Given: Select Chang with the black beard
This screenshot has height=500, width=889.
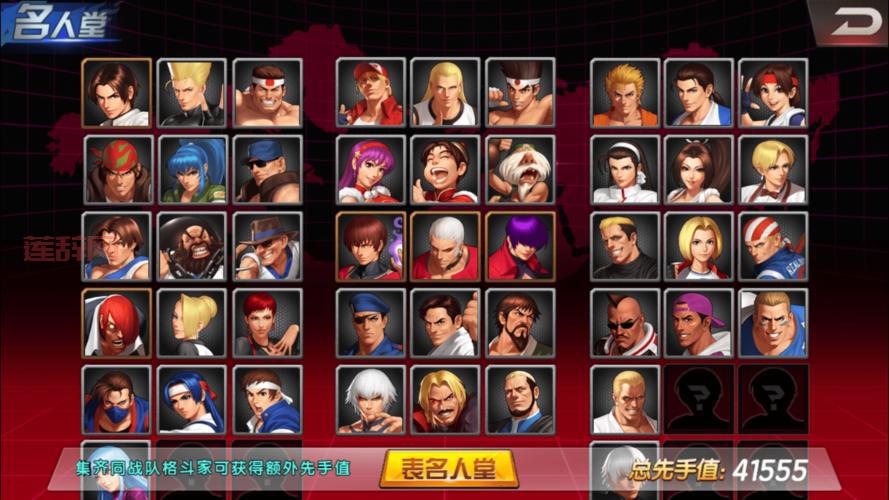Looking at the screenshot, I should [x=192, y=246].
